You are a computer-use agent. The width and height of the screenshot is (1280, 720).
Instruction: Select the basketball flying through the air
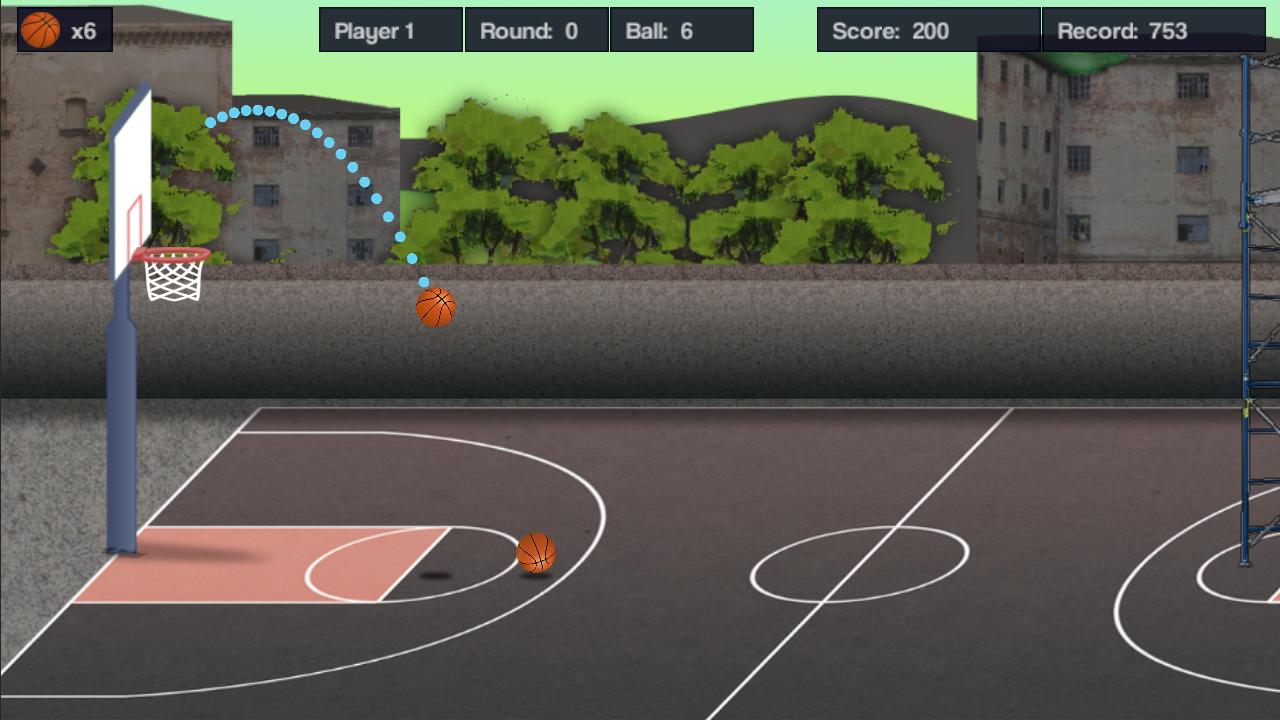pos(434,309)
